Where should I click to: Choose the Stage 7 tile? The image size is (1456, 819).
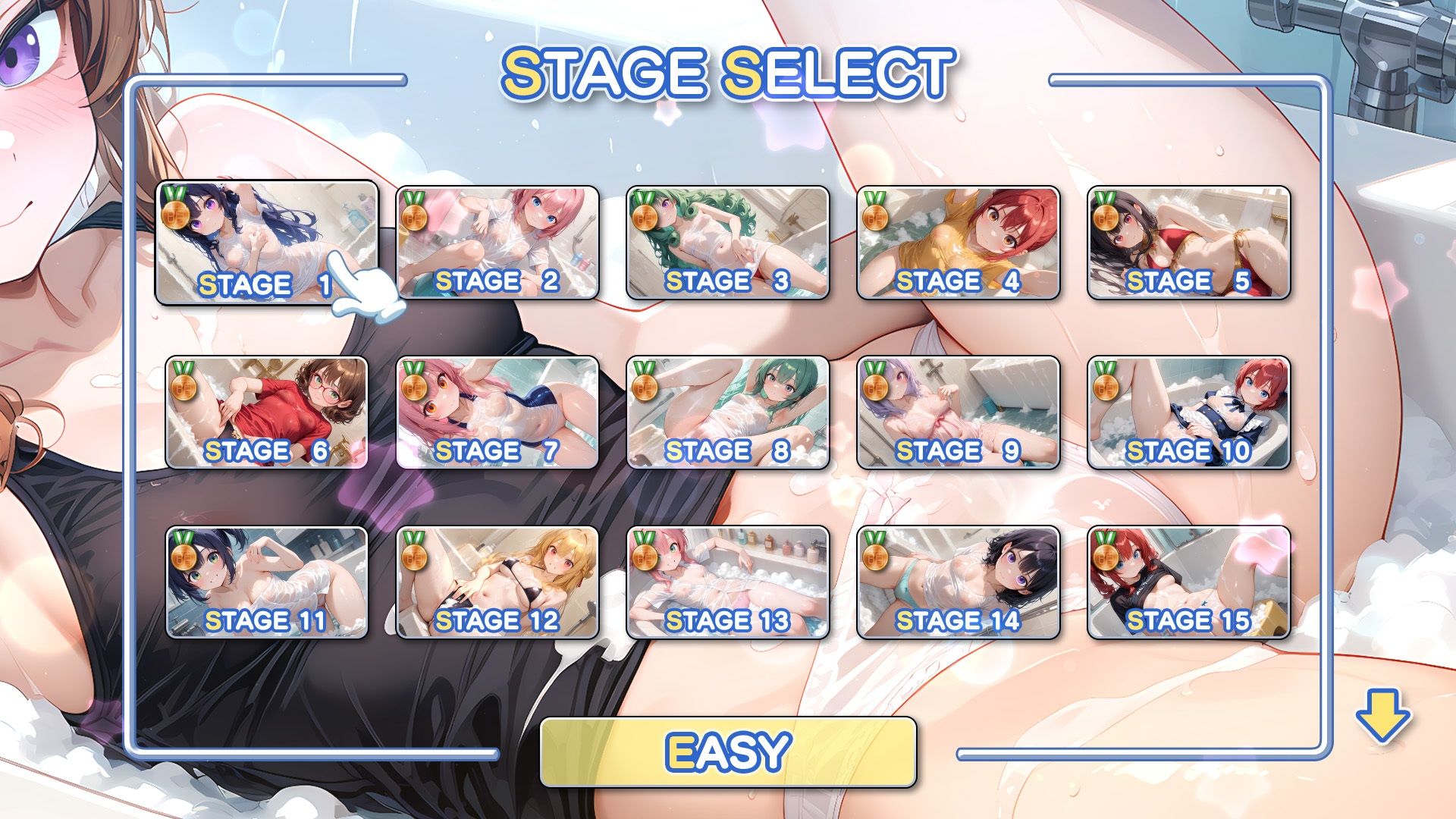[x=497, y=413]
